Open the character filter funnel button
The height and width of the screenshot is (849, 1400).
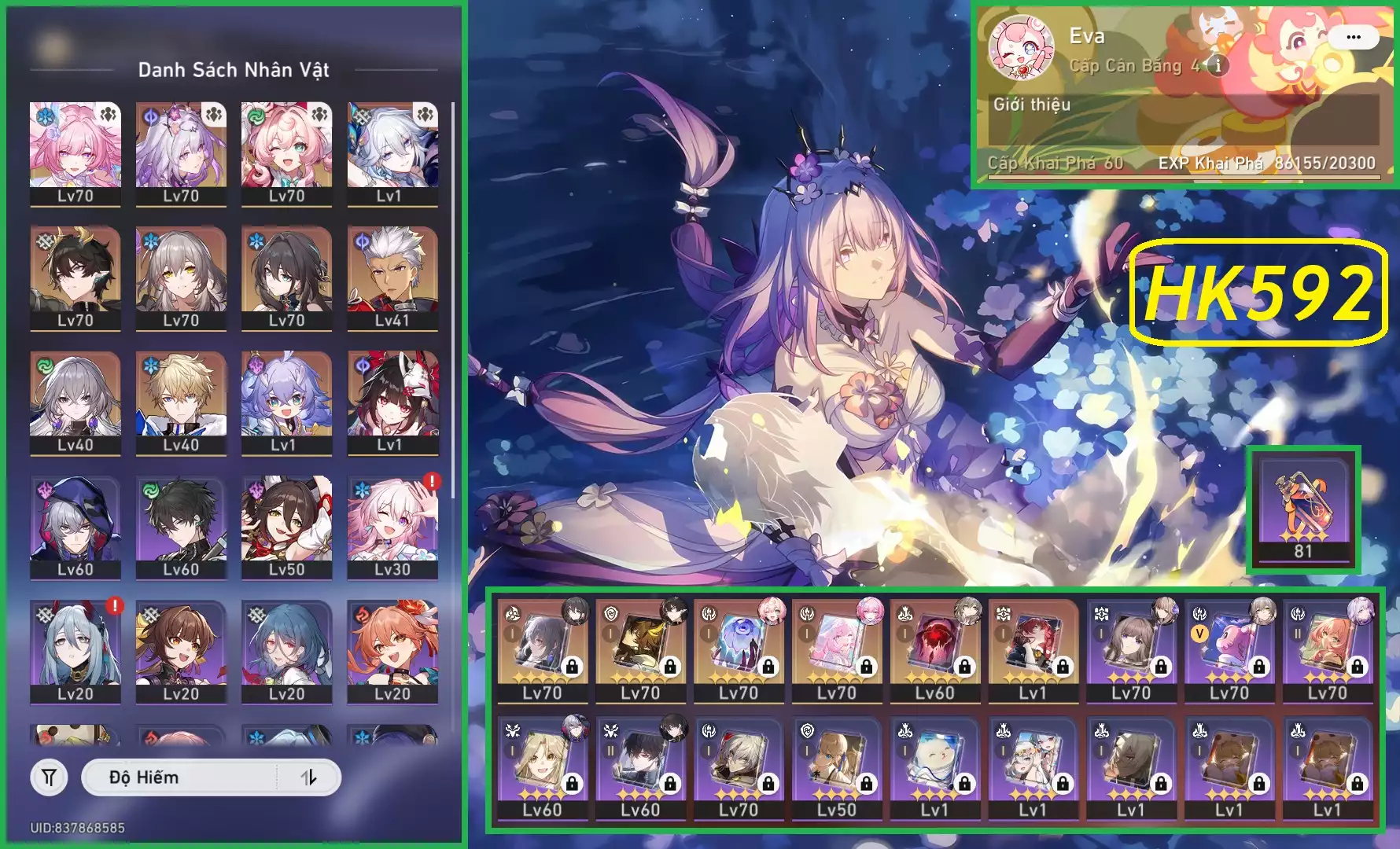[x=49, y=777]
